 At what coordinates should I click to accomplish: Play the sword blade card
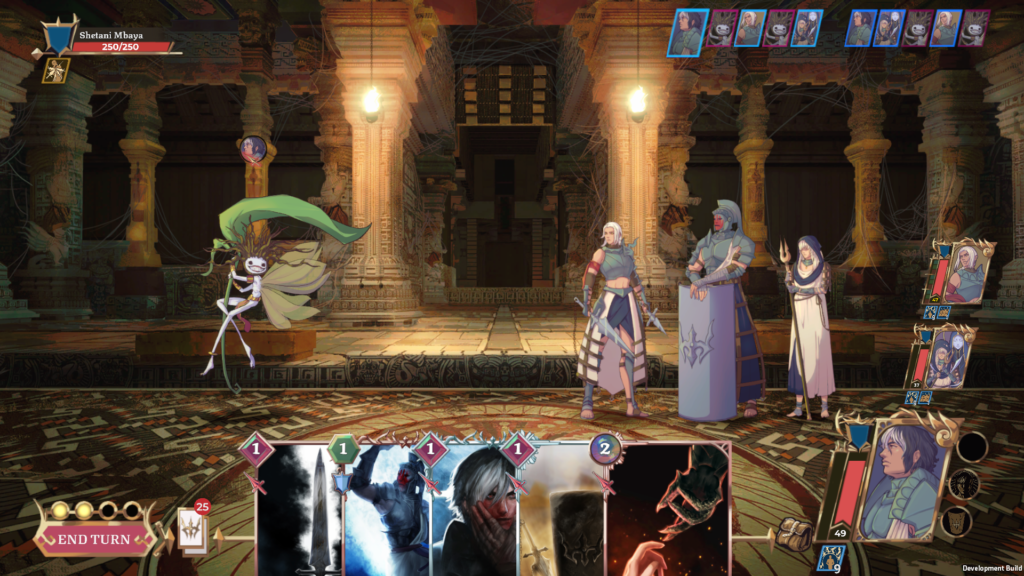pyautogui.click(x=301, y=510)
